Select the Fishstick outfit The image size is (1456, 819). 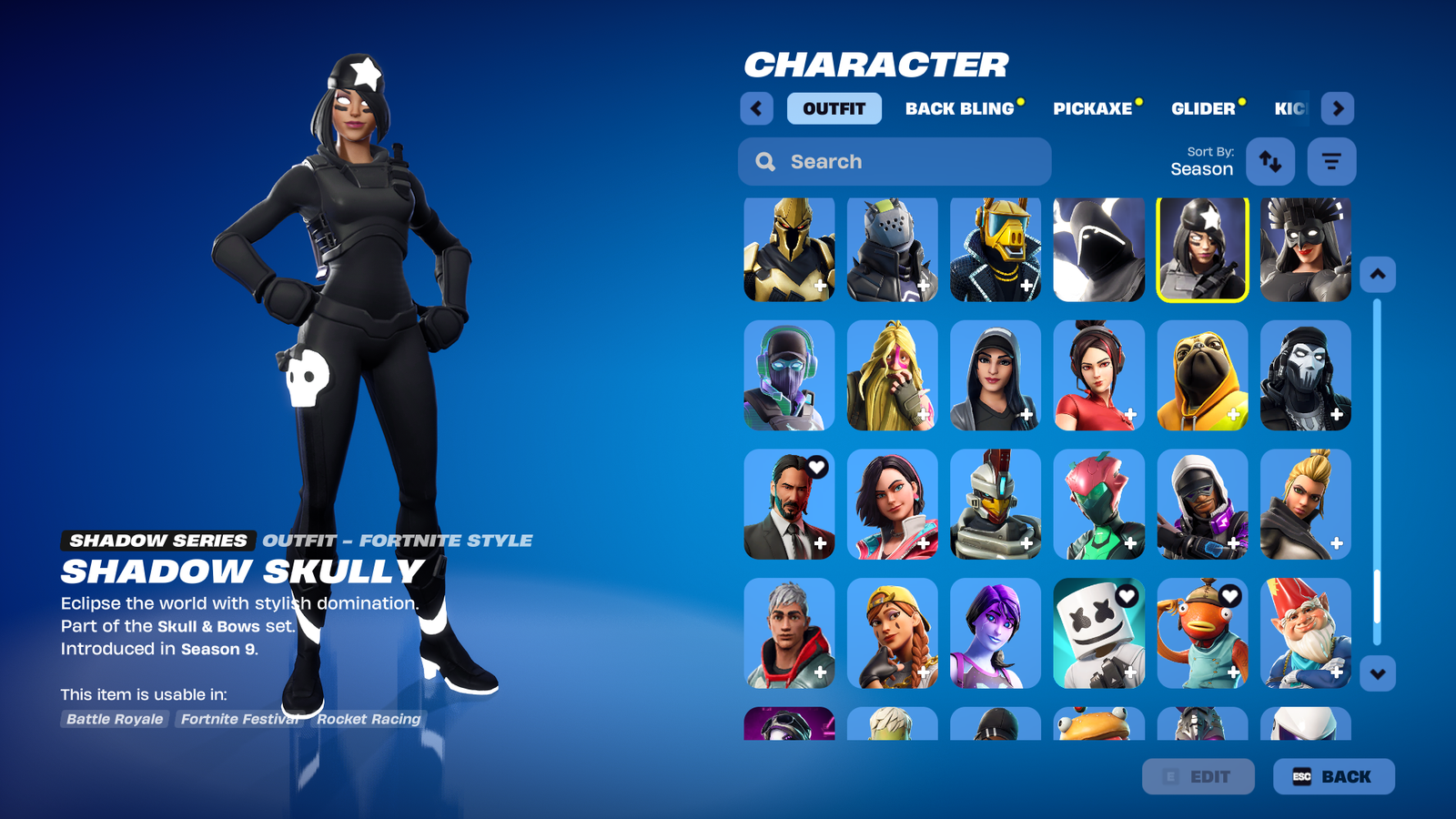point(1202,633)
